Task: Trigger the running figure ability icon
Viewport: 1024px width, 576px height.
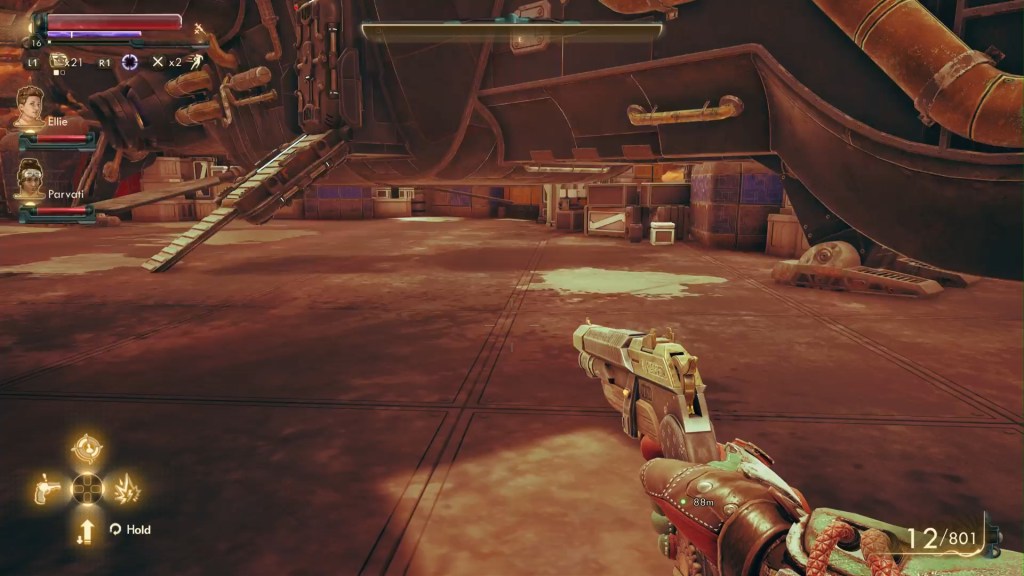Action: coord(199,61)
